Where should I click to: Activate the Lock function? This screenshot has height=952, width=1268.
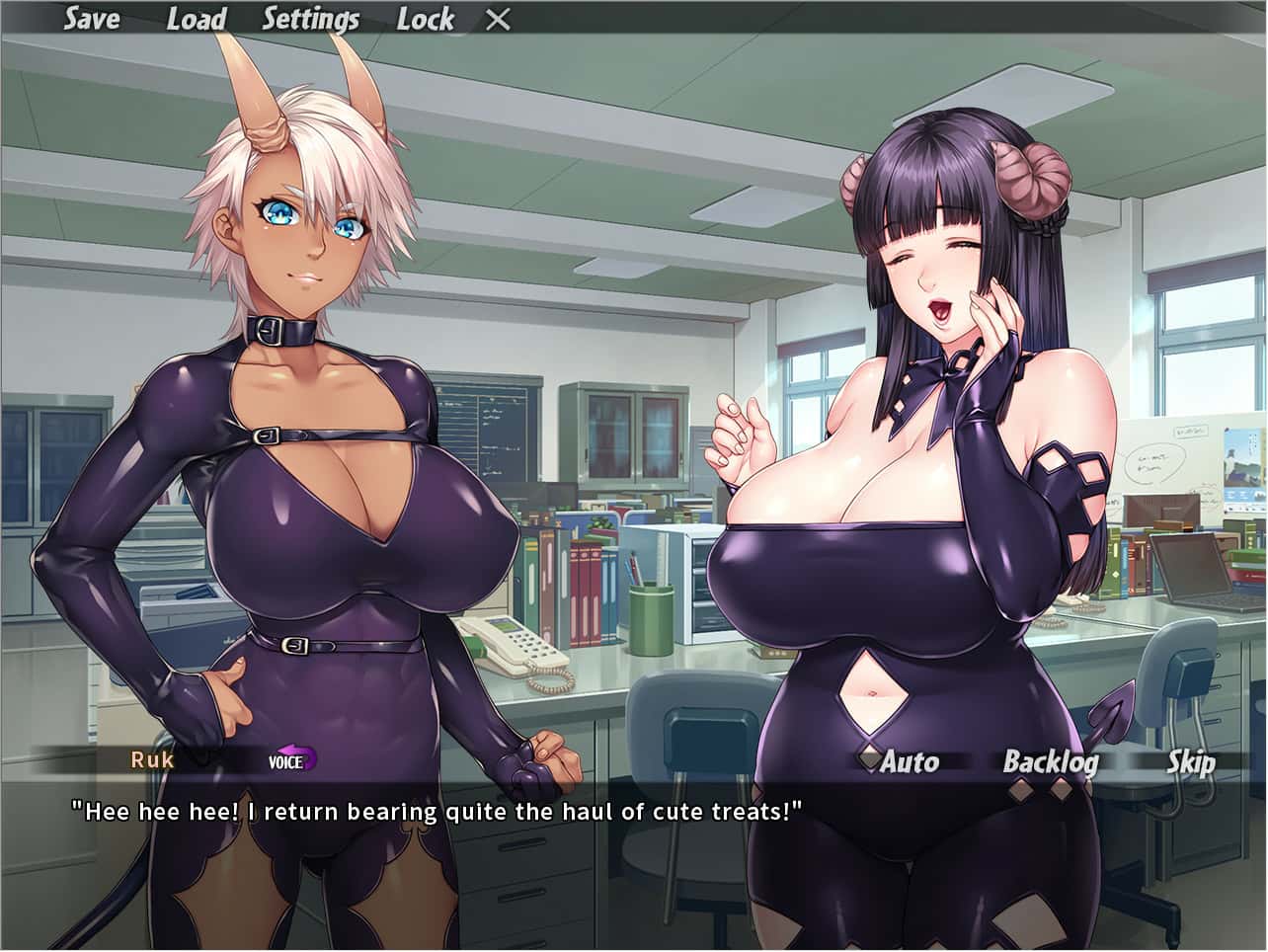(427, 19)
